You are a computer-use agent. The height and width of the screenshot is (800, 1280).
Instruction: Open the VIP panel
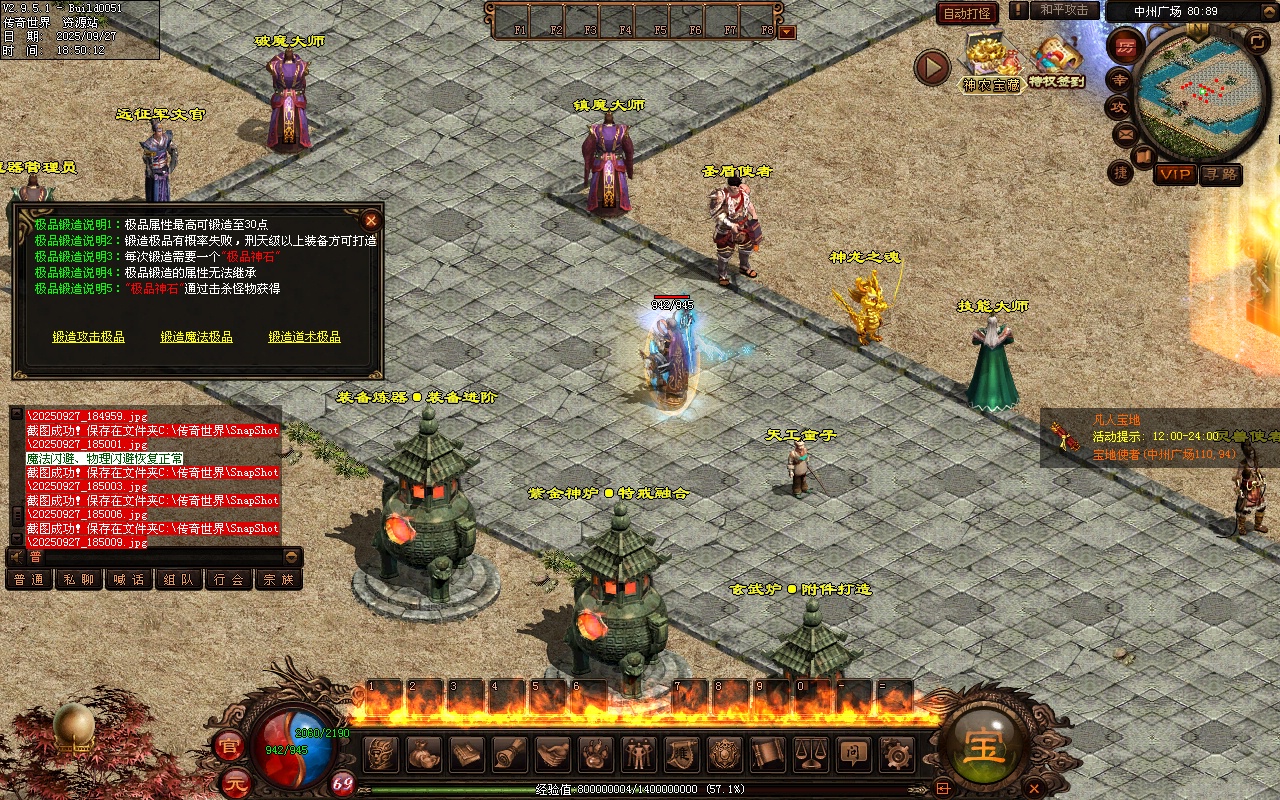[x=1175, y=174]
